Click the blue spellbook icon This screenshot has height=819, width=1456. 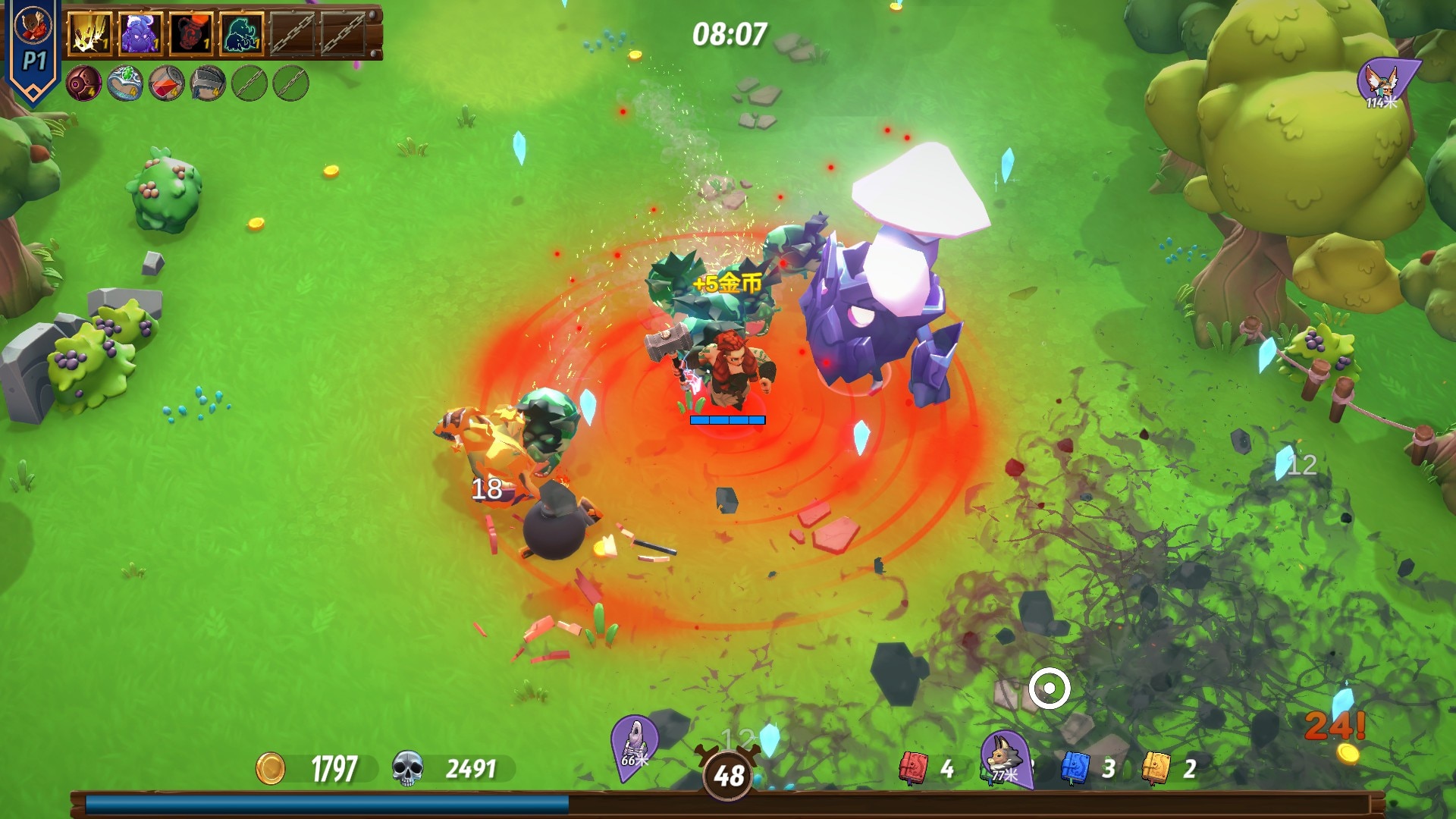click(1075, 768)
